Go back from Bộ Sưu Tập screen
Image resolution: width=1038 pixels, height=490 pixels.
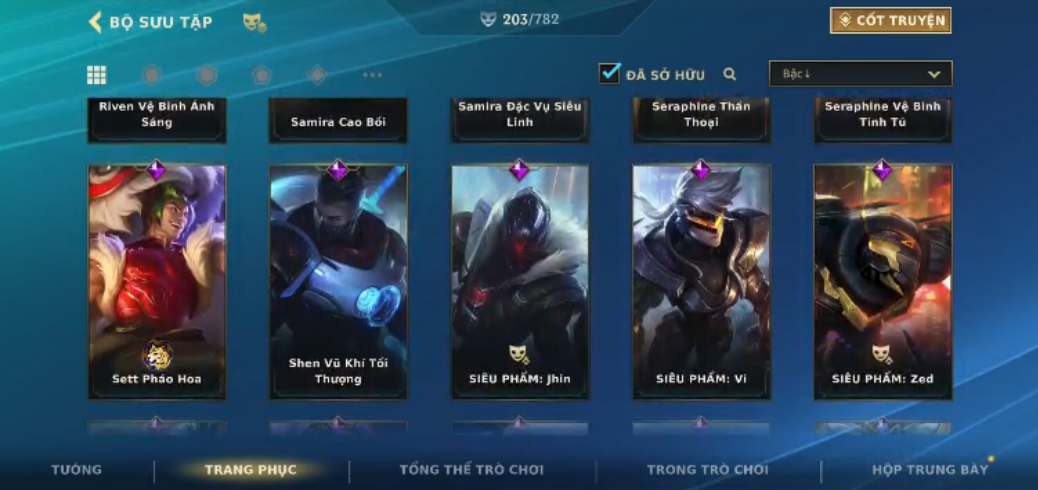point(97,22)
